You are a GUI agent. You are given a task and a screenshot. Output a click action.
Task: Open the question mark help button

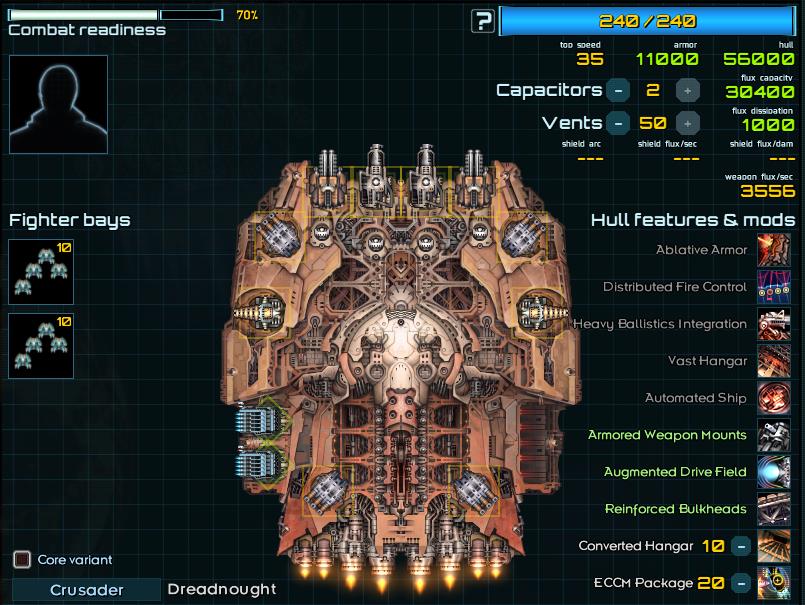[484, 20]
